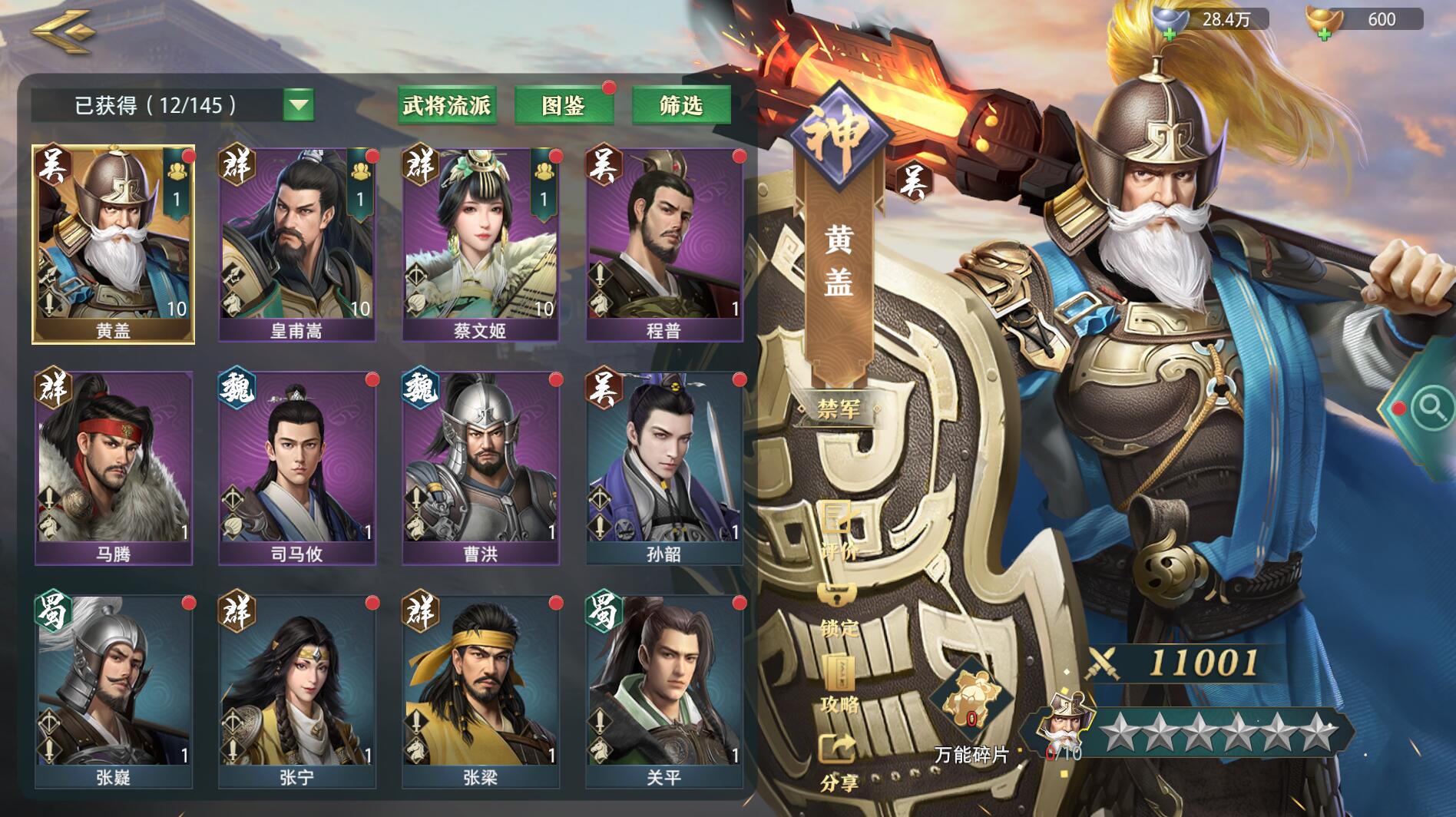Choose the 司马攸 hero card
Viewport: 1456px width, 817px height.
tap(297, 468)
